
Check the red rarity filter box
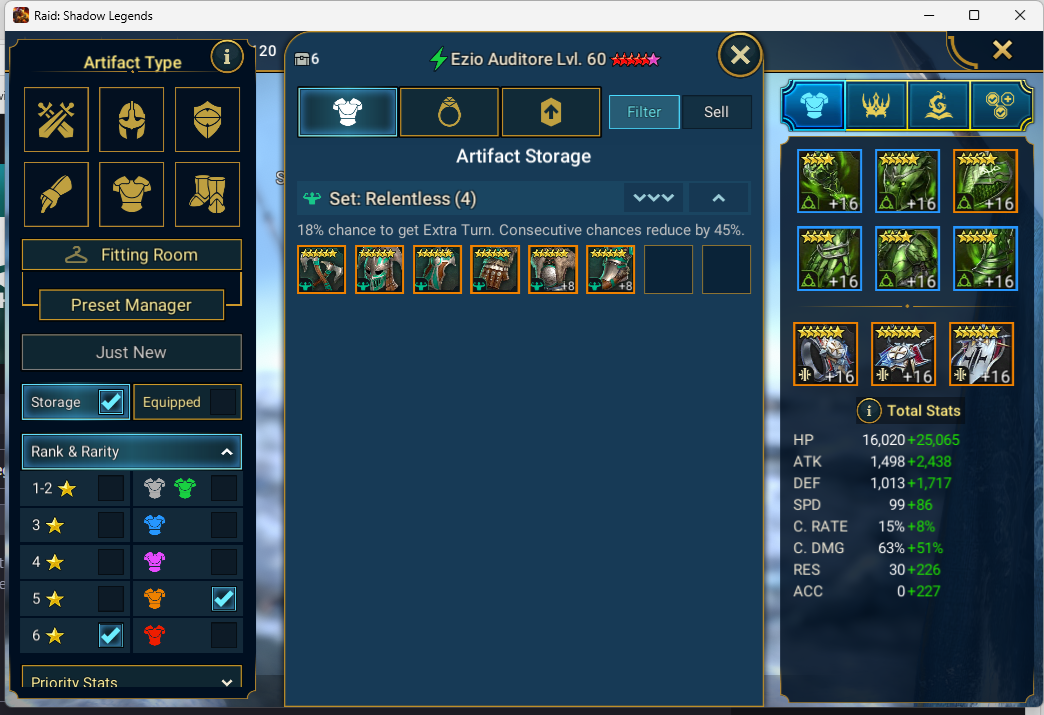point(224,635)
